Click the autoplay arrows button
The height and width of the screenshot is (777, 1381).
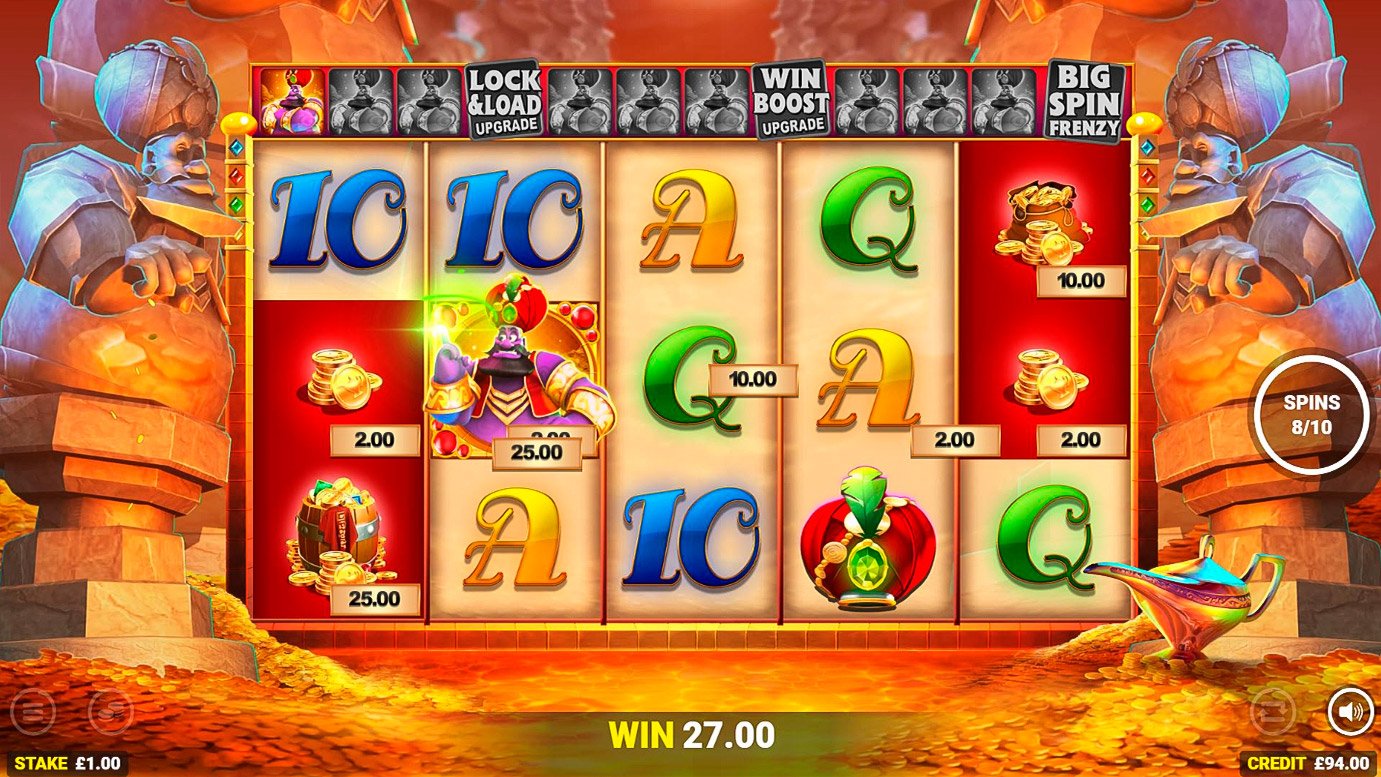point(1273,712)
